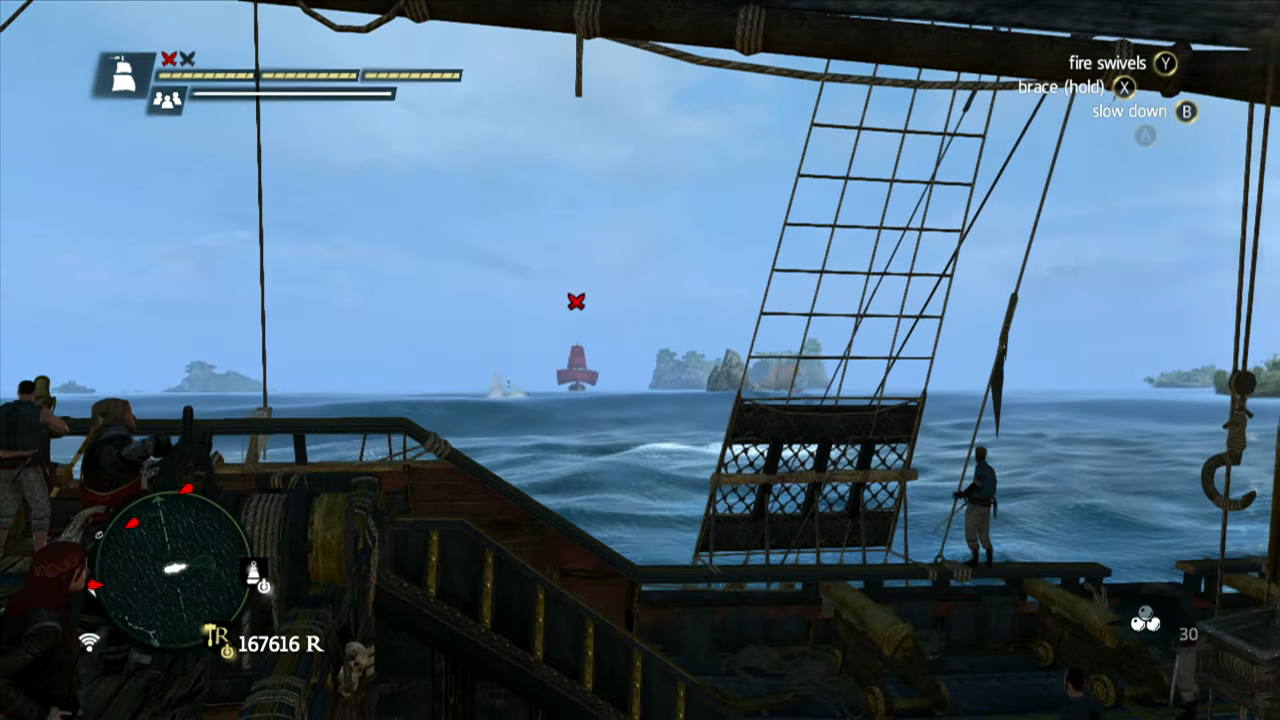
Task: Click the red crossed-swords wanted icon
Action: pyautogui.click(x=167, y=58)
